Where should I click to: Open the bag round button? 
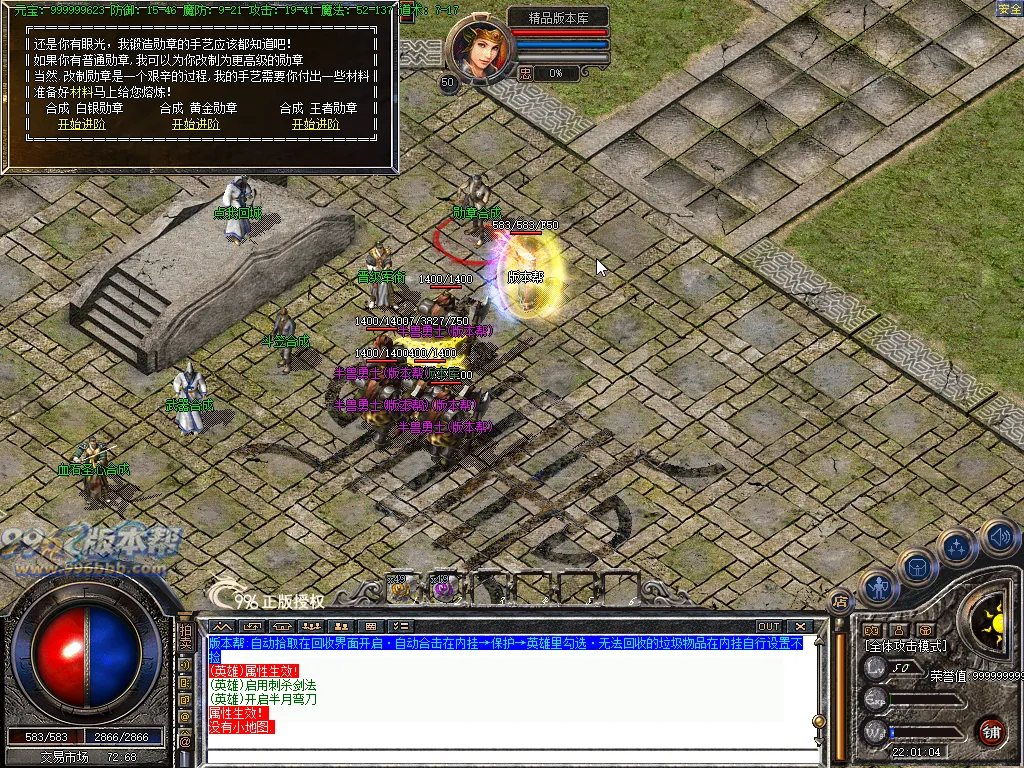(916, 567)
